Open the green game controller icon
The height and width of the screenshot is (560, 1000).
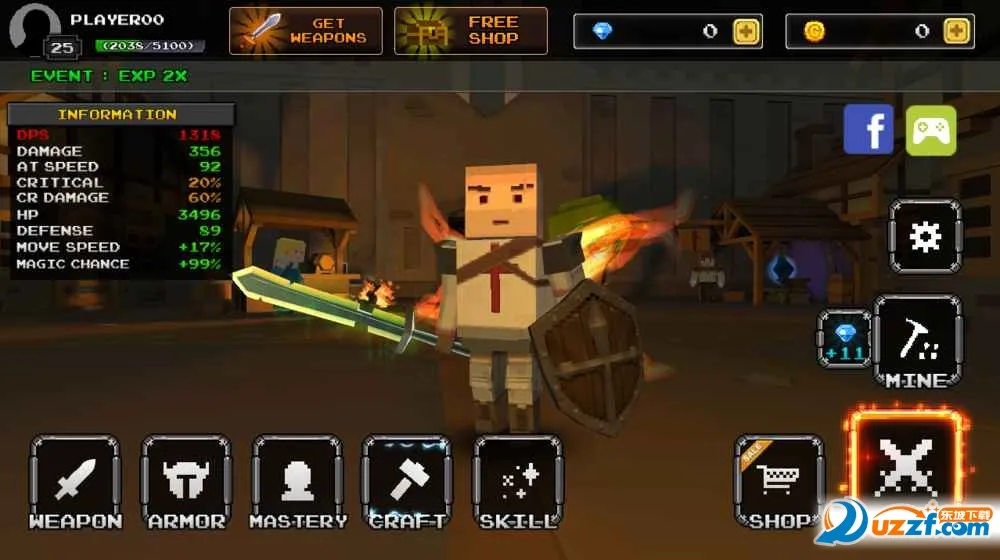[x=931, y=130]
